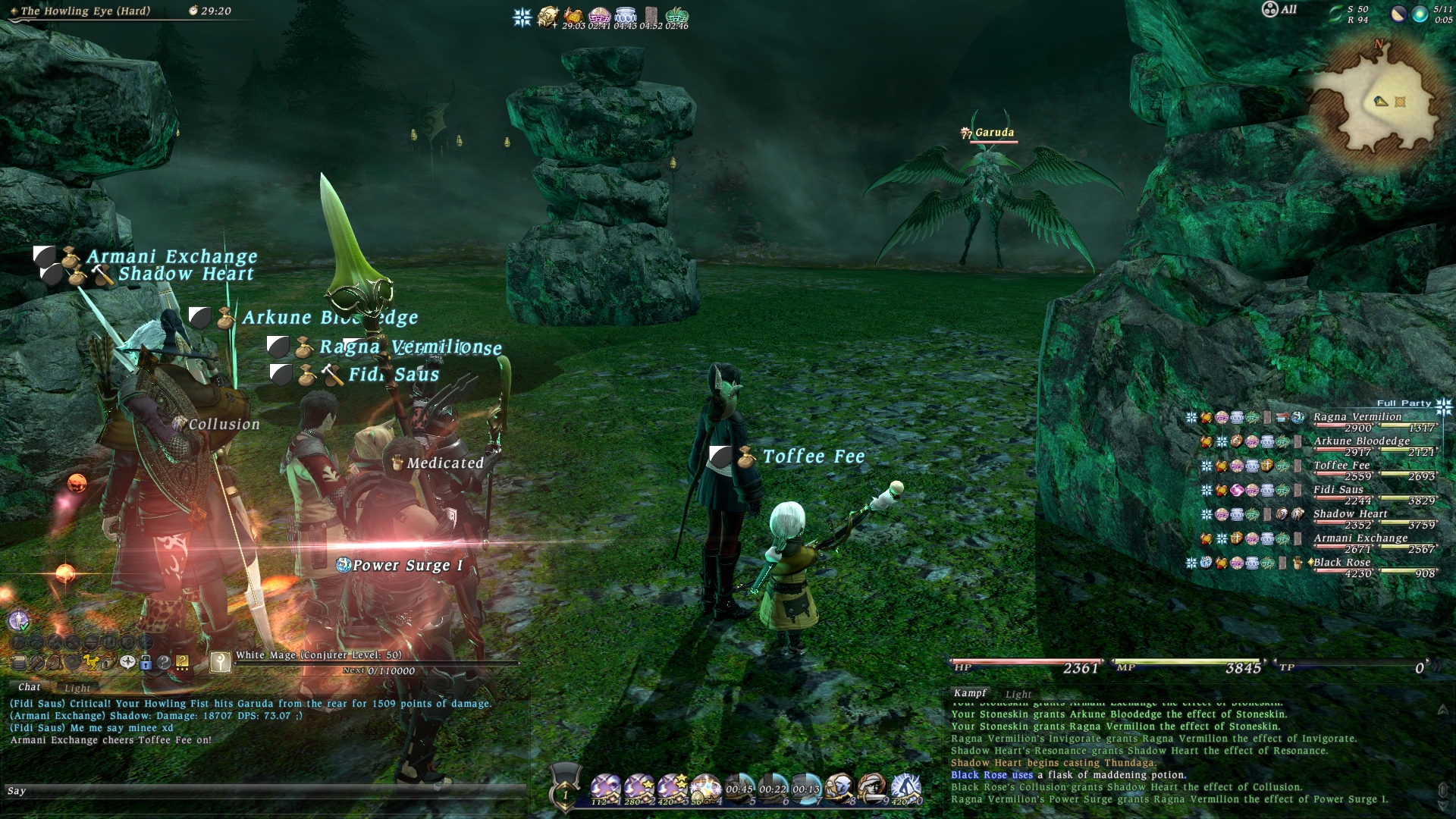Cast the two-star spell in hotbar slot 3
This screenshot has width=1456, height=819.
pos(672,789)
